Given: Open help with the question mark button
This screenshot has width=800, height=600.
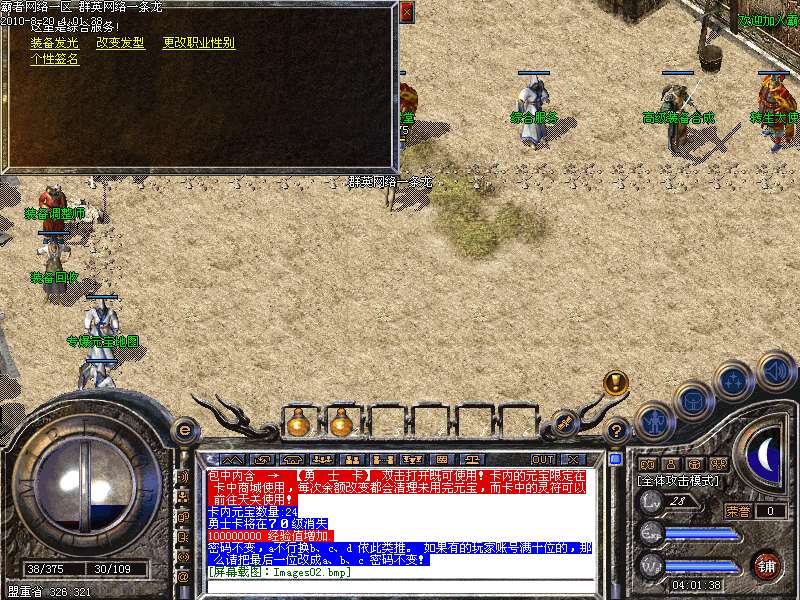Looking at the screenshot, I should coord(617,430).
